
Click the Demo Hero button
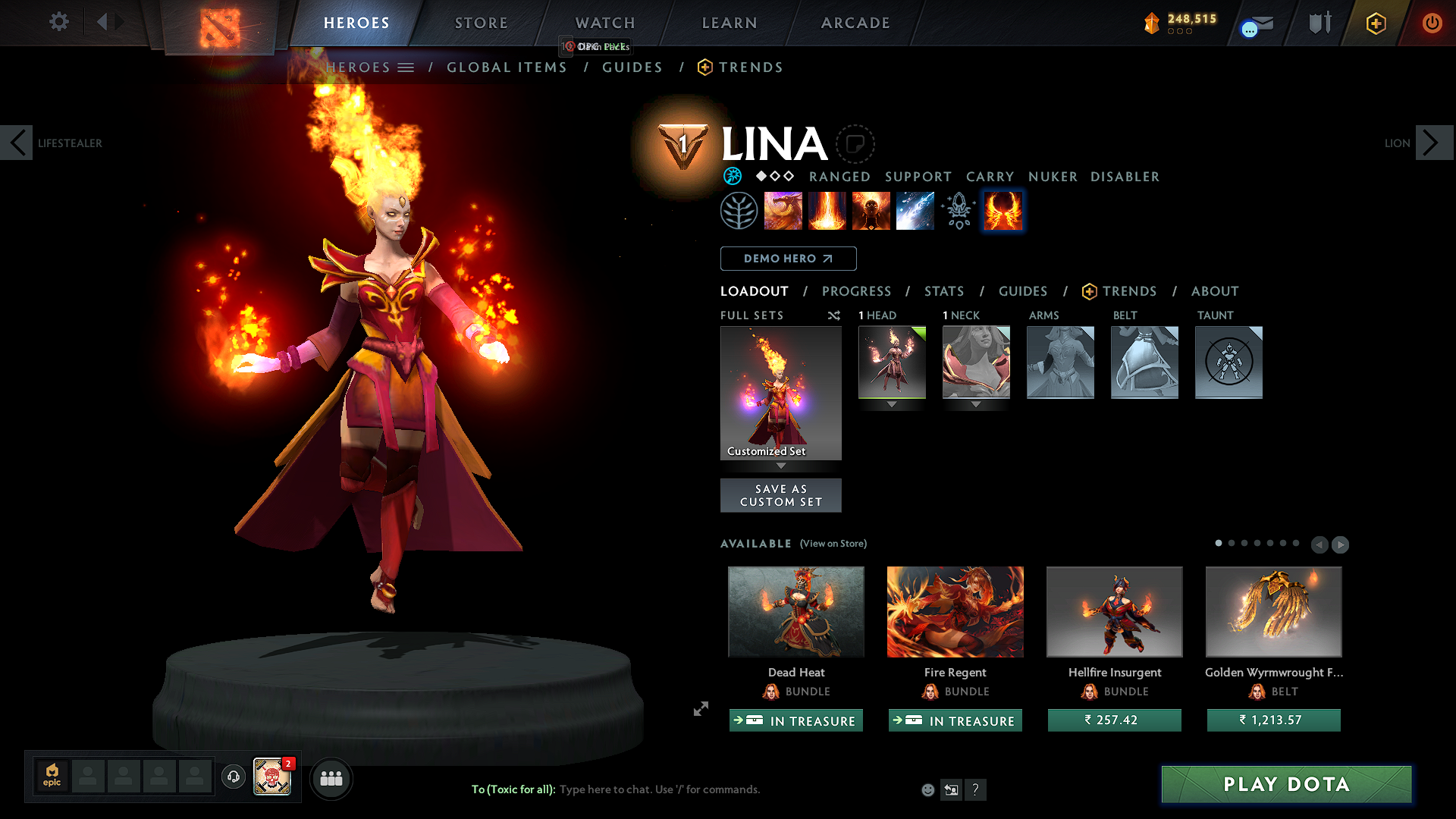click(x=788, y=259)
